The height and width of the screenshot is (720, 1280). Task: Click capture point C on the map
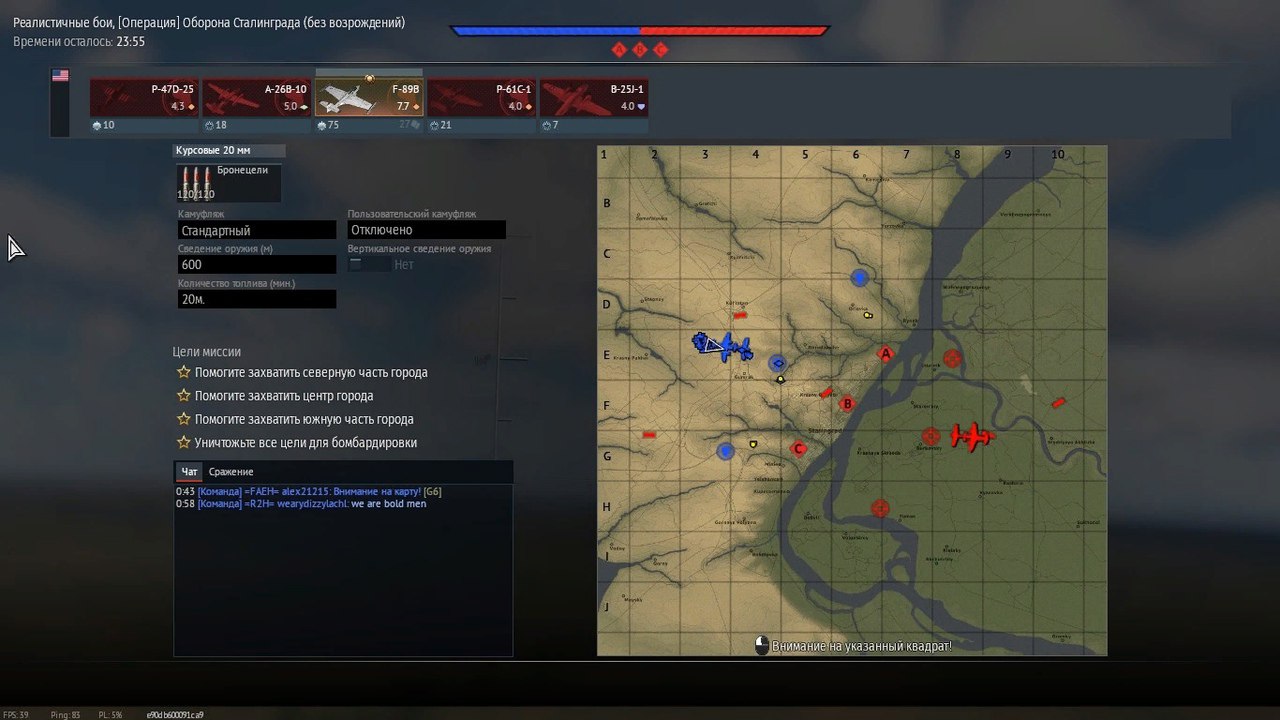point(798,449)
